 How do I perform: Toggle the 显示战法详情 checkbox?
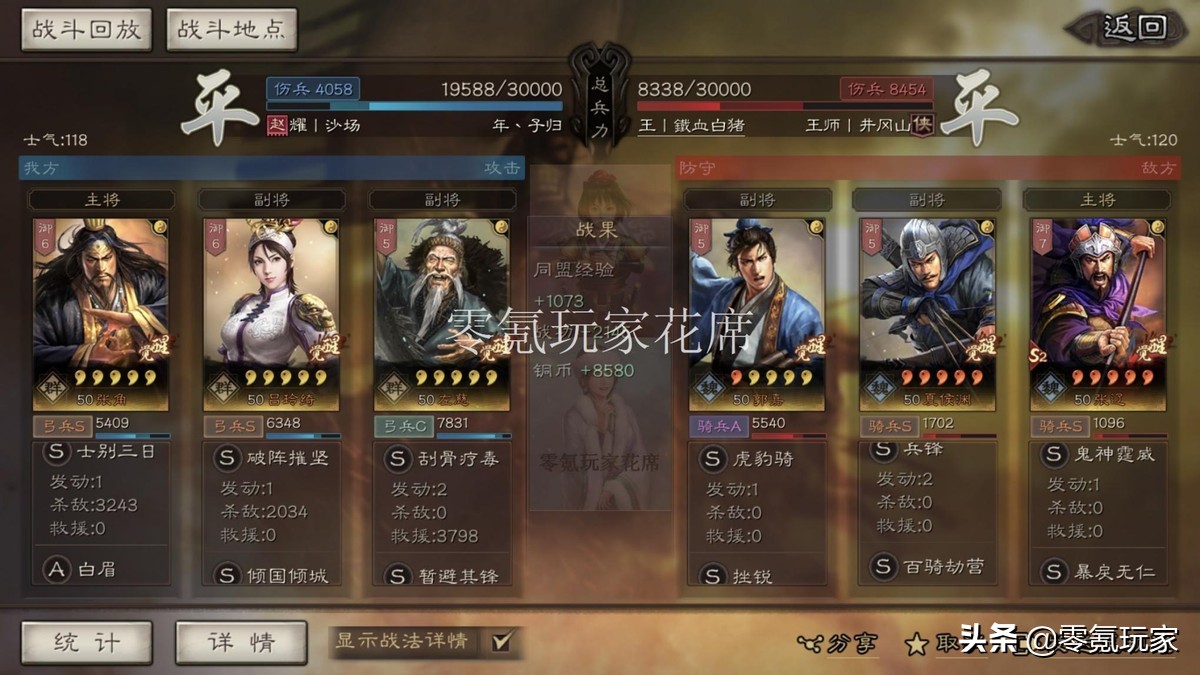coord(502,641)
